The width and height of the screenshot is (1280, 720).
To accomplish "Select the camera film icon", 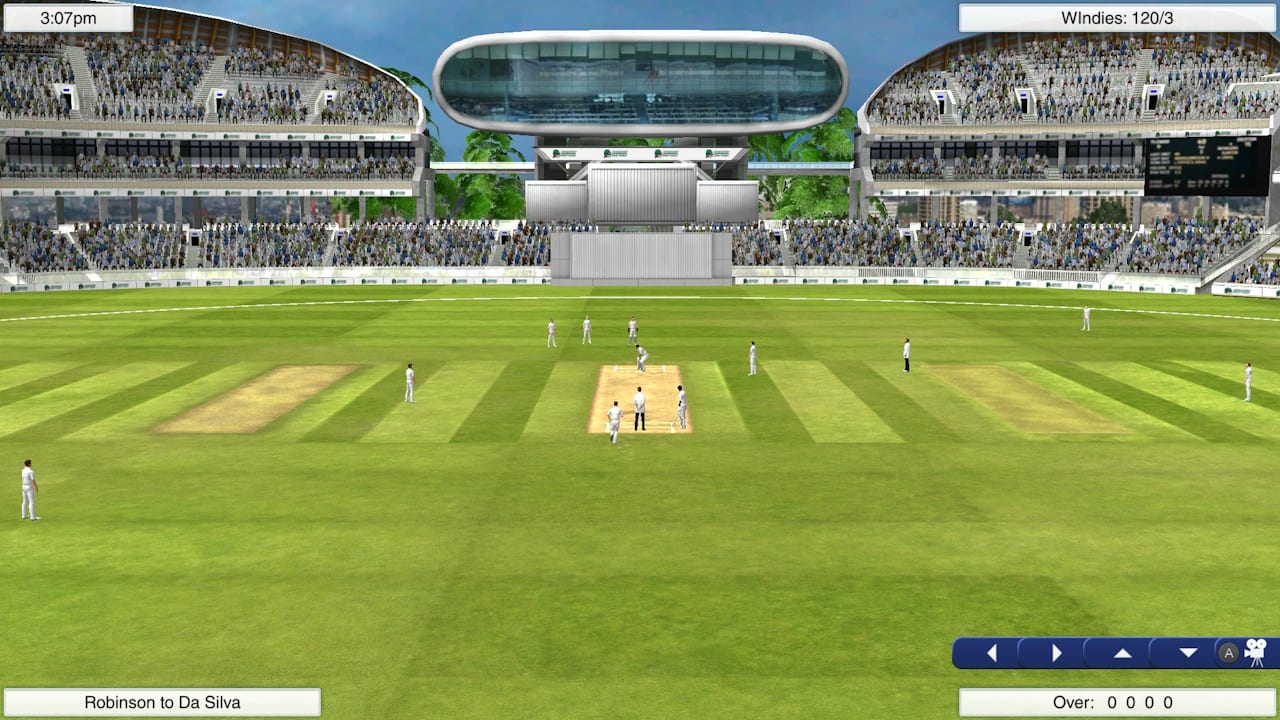I will tap(1256, 652).
